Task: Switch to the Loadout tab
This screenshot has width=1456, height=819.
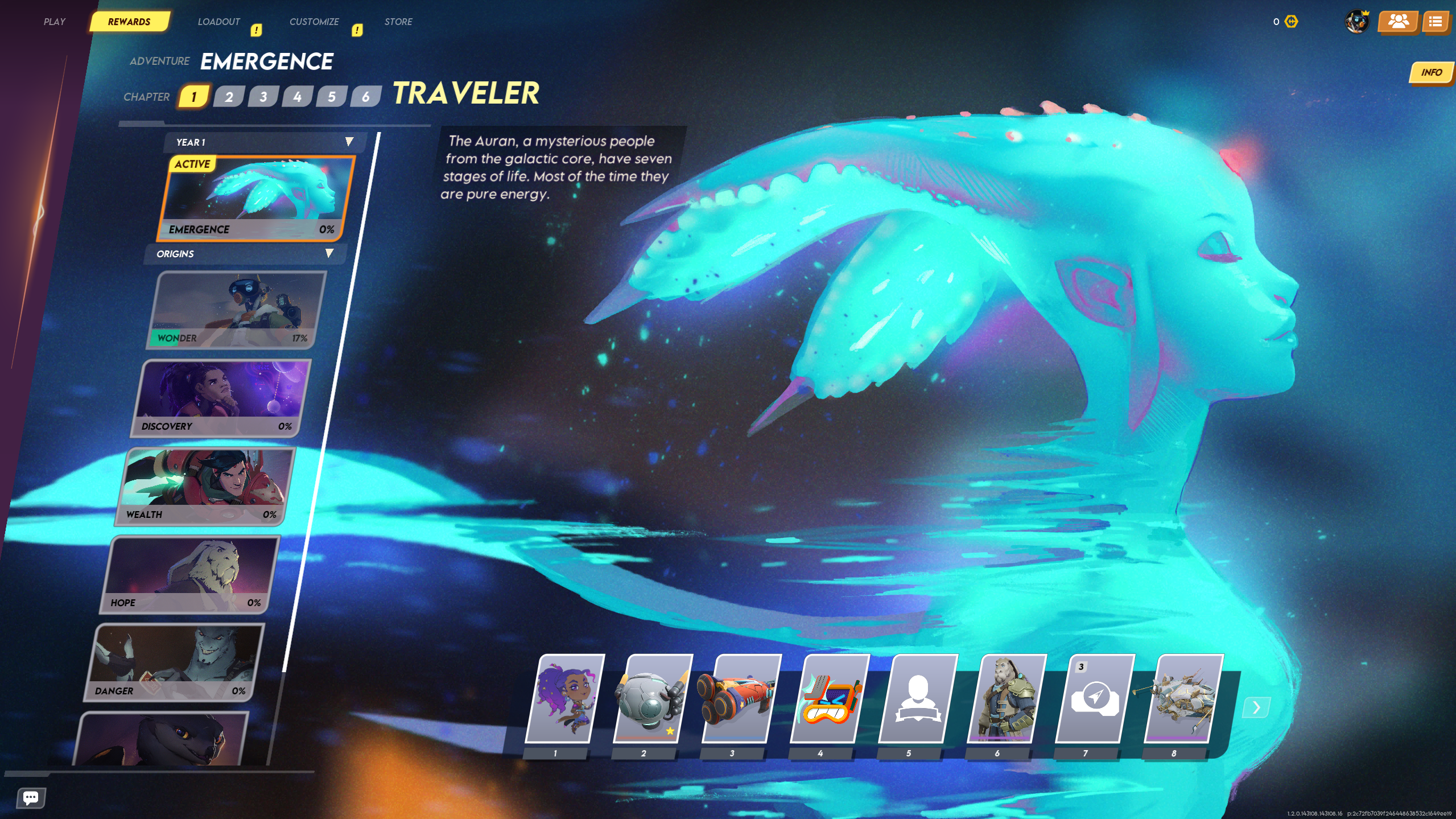Action: [219, 21]
